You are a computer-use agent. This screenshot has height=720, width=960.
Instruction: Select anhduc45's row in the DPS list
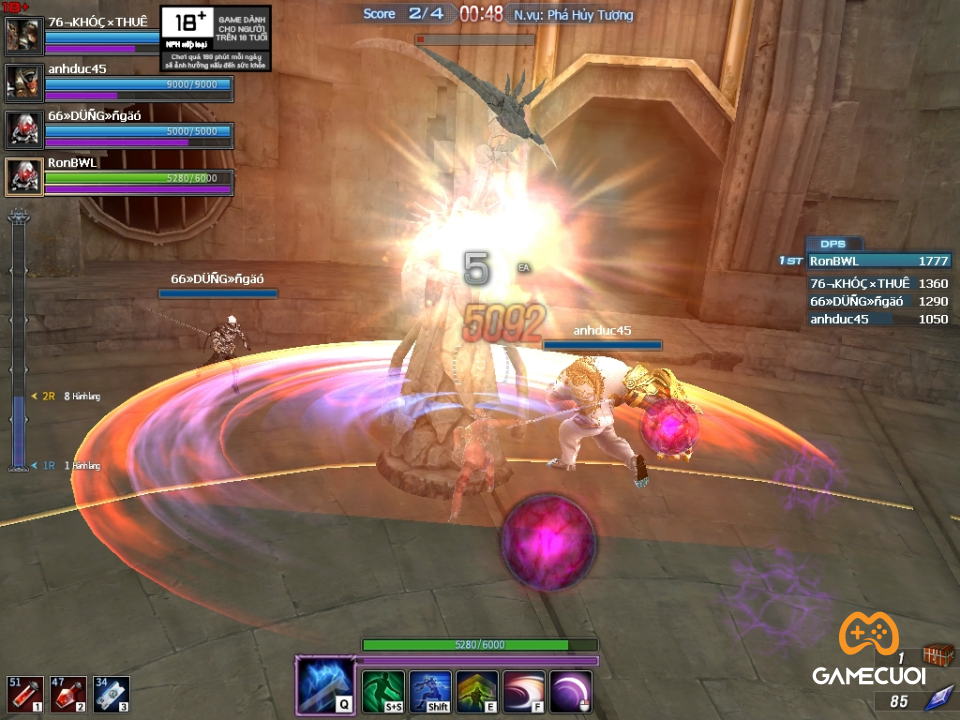click(x=878, y=319)
